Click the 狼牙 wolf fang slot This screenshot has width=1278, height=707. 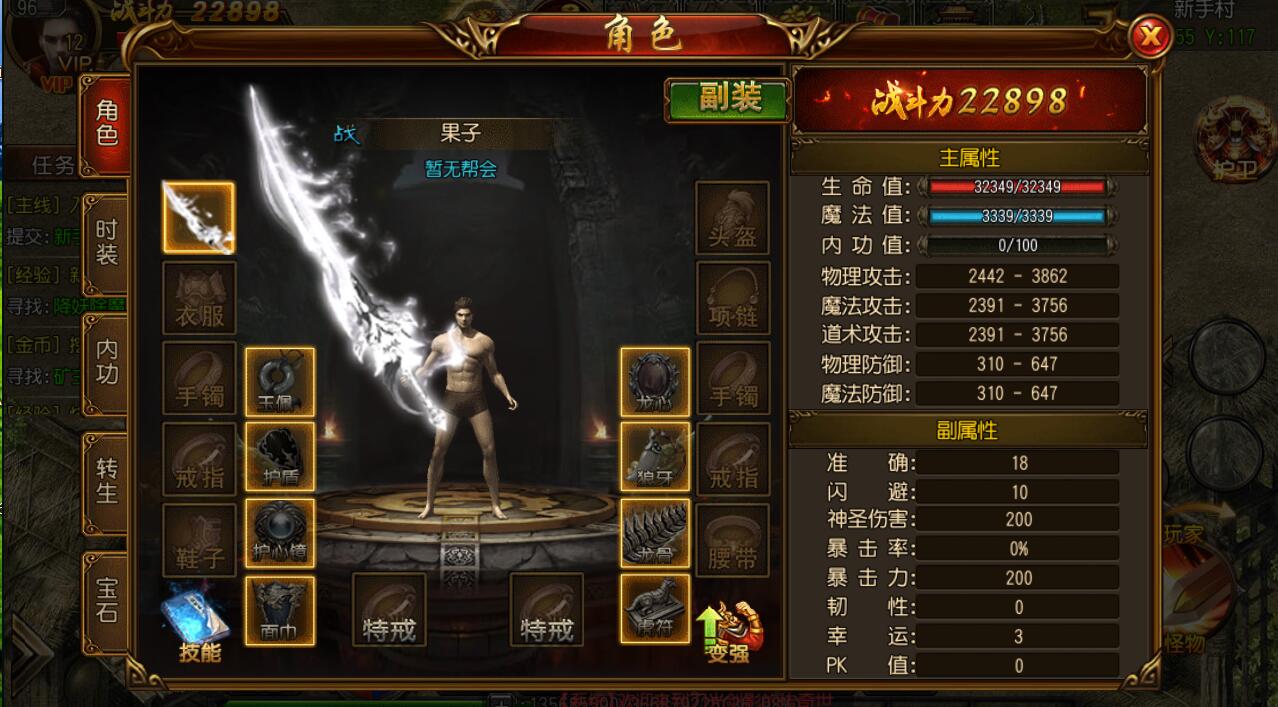(655, 457)
